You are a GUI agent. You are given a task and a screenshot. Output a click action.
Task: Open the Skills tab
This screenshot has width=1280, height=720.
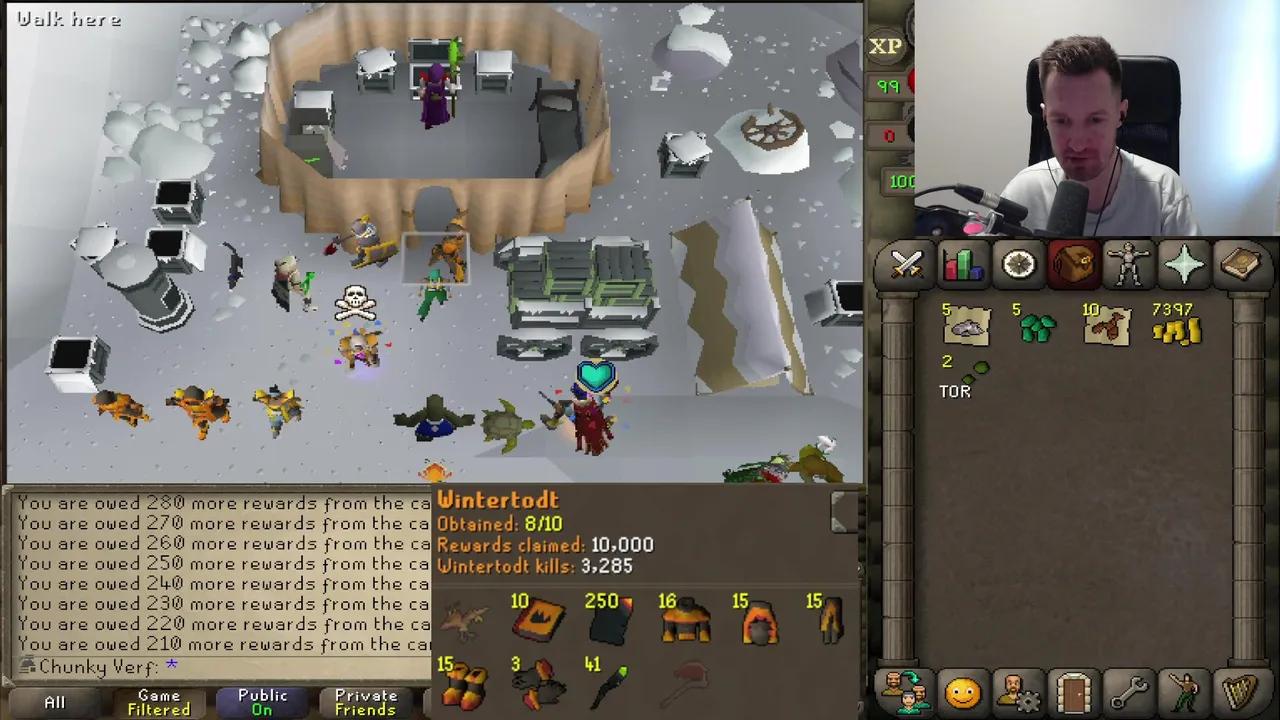[x=962, y=264]
